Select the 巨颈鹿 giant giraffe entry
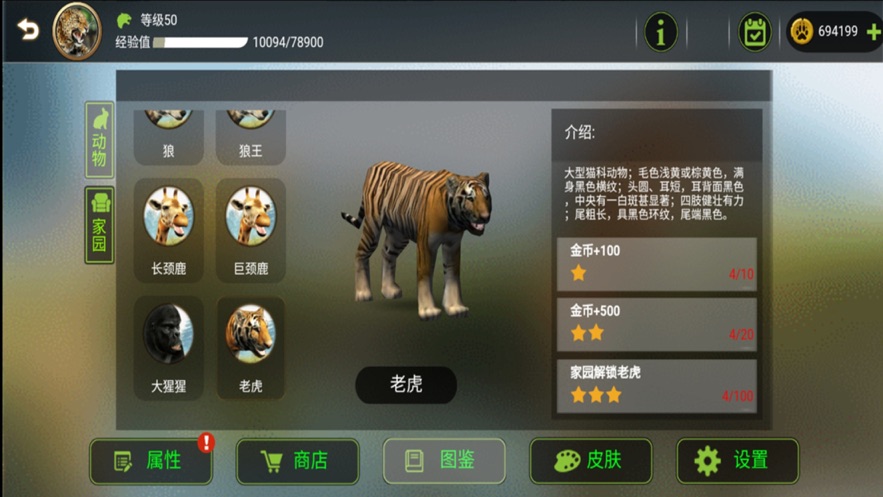Viewport: 883px width, 497px height. tap(251, 229)
